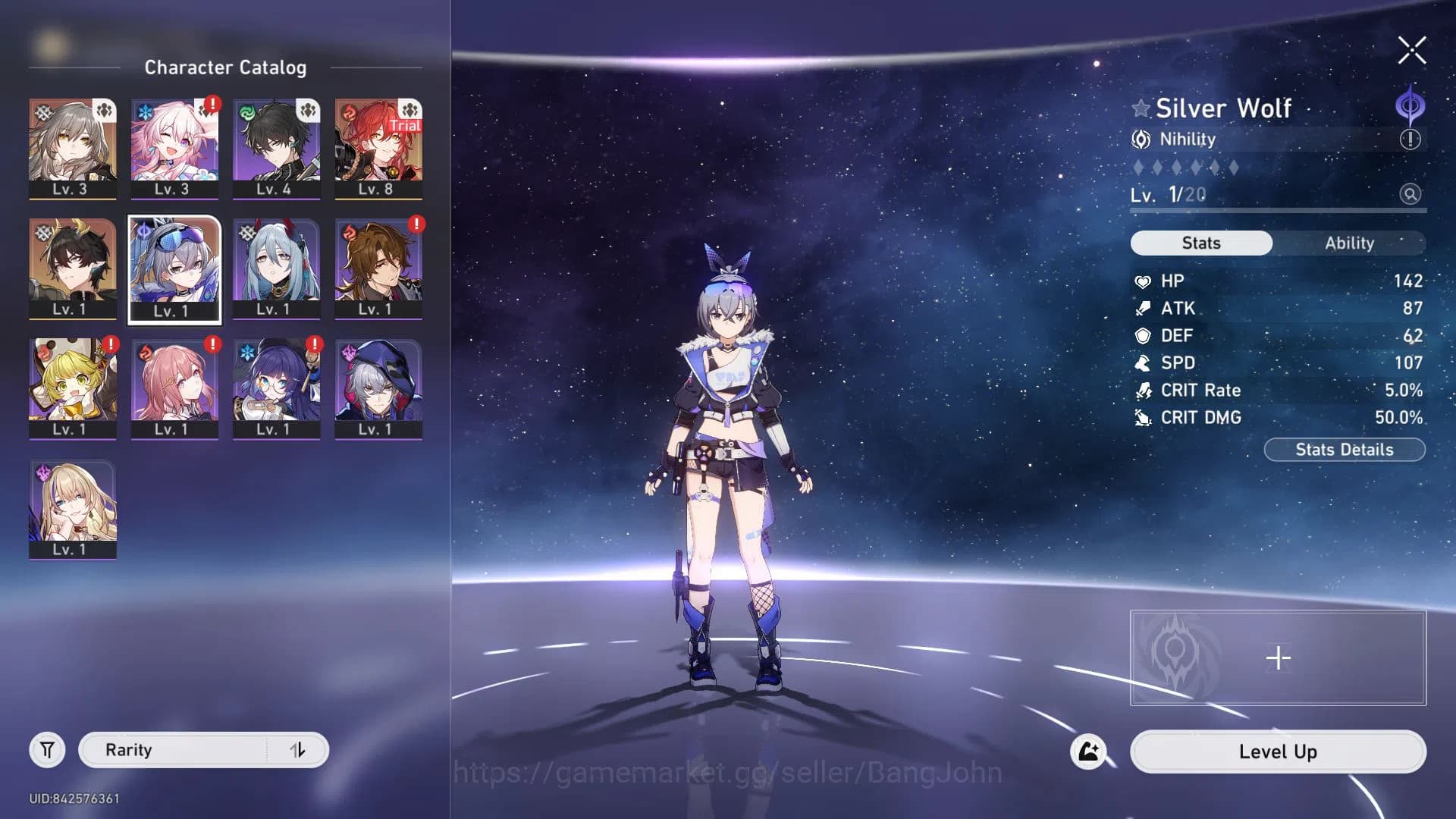Viewport: 1456px width, 819px height.
Task: Select the Nihility path icon beside character name
Action: 1141,139
